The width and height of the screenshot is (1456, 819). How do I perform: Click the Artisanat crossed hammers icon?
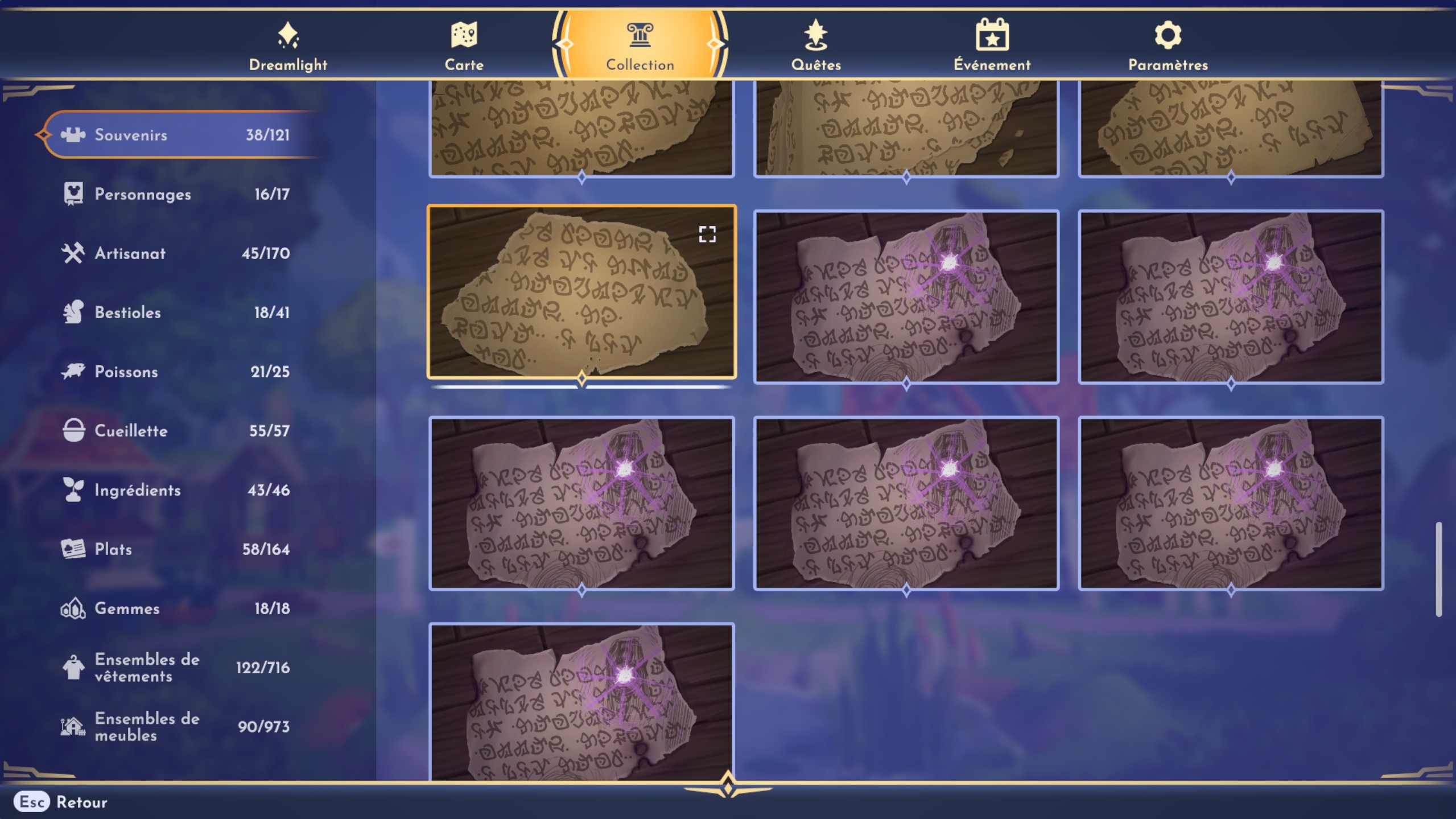click(75, 253)
